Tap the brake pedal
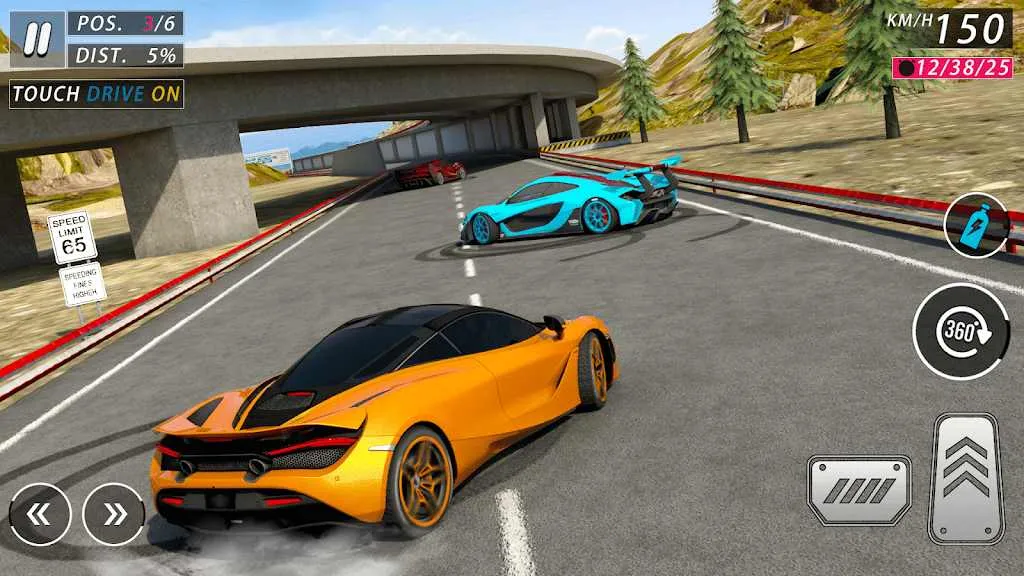Image resolution: width=1024 pixels, height=576 pixels. pos(859,489)
